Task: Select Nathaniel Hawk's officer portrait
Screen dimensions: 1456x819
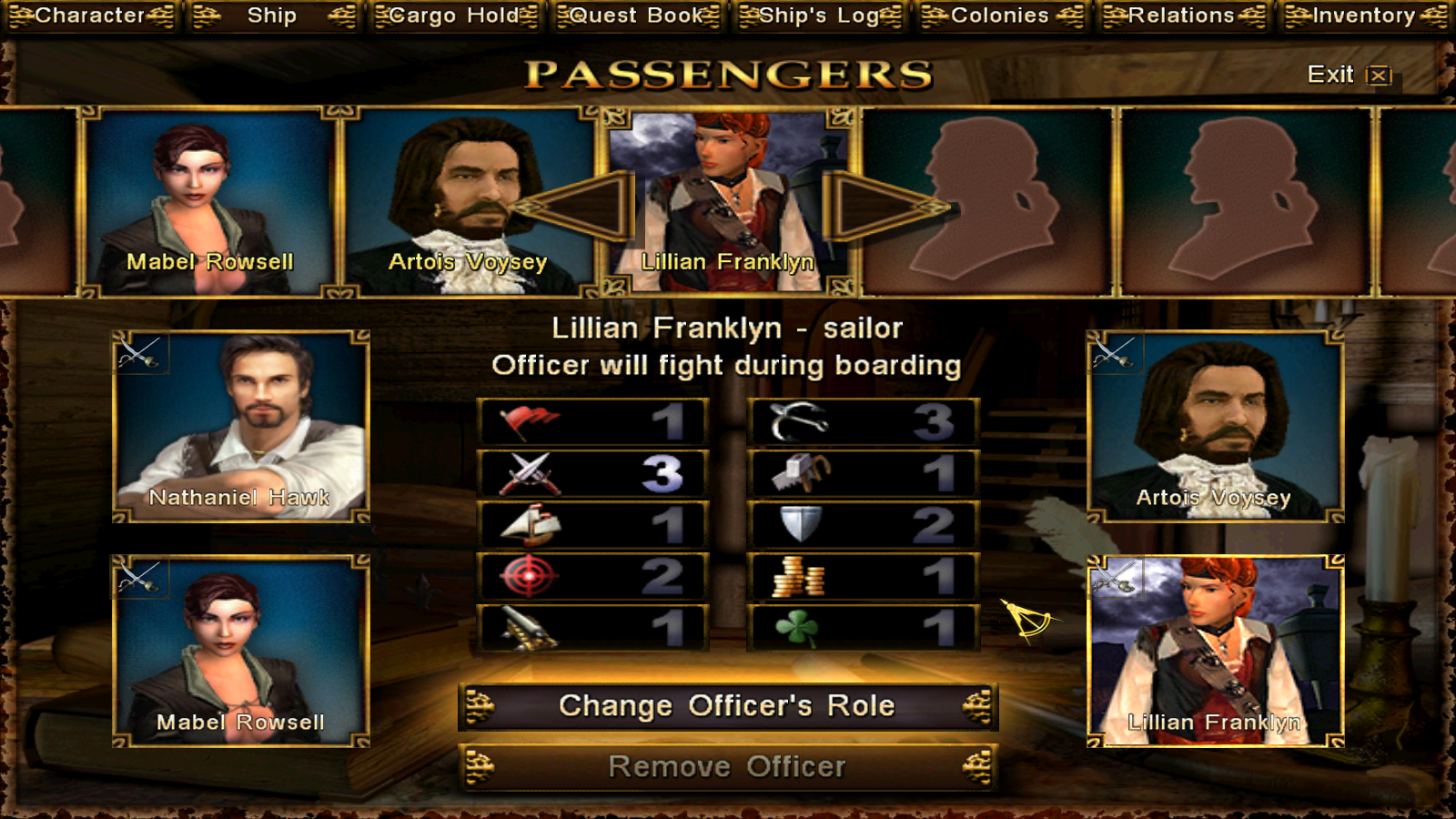Action: [x=240, y=426]
